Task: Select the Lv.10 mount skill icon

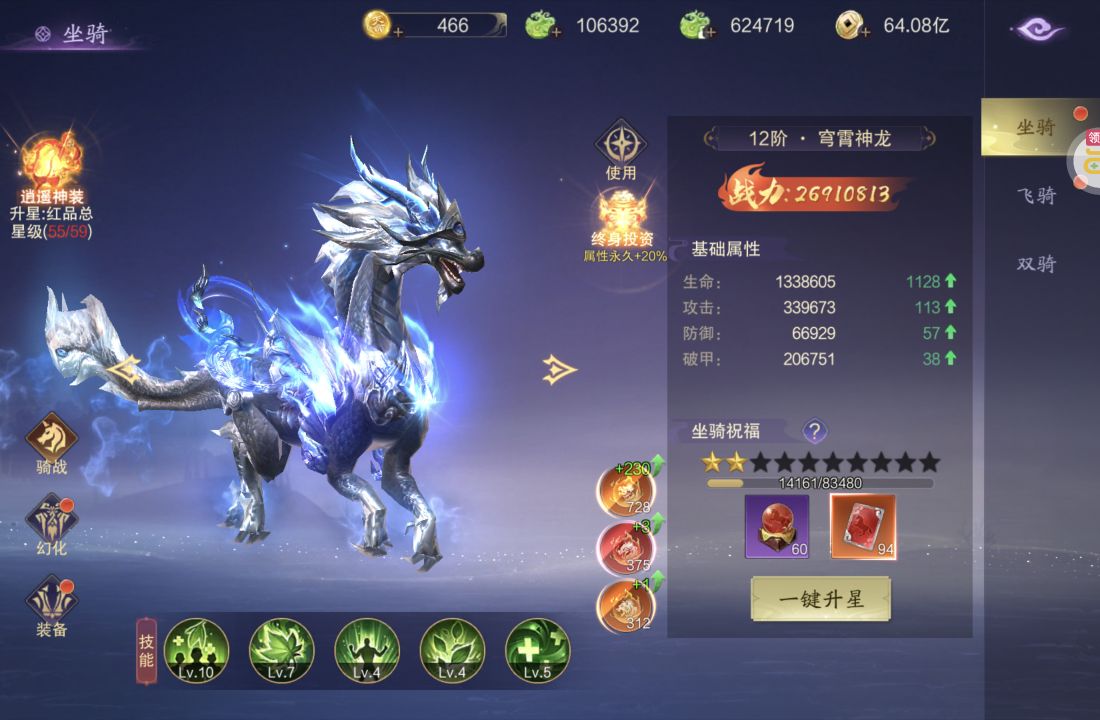Action: 196,650
